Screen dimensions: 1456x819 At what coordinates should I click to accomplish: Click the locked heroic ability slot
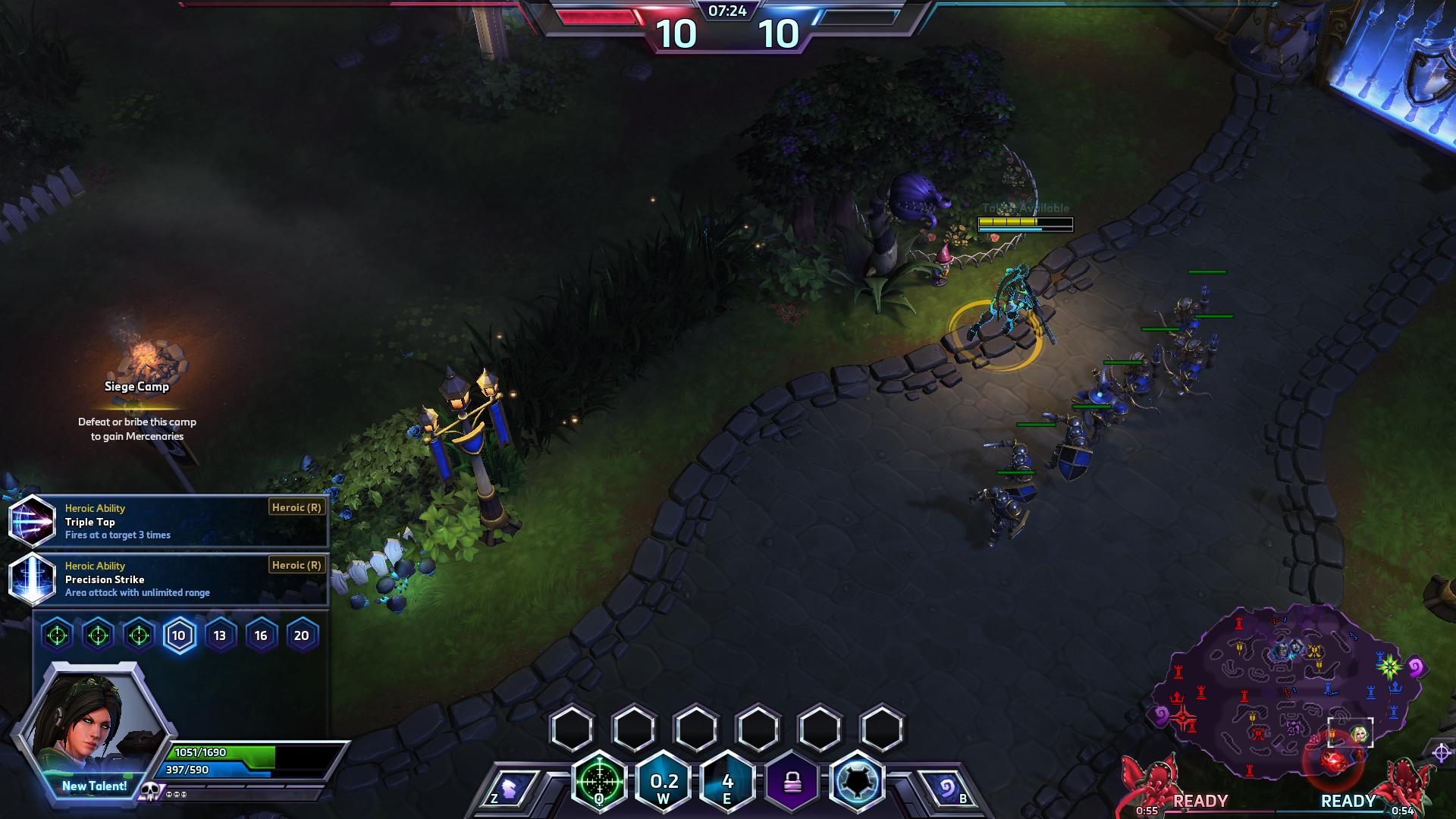click(x=793, y=783)
